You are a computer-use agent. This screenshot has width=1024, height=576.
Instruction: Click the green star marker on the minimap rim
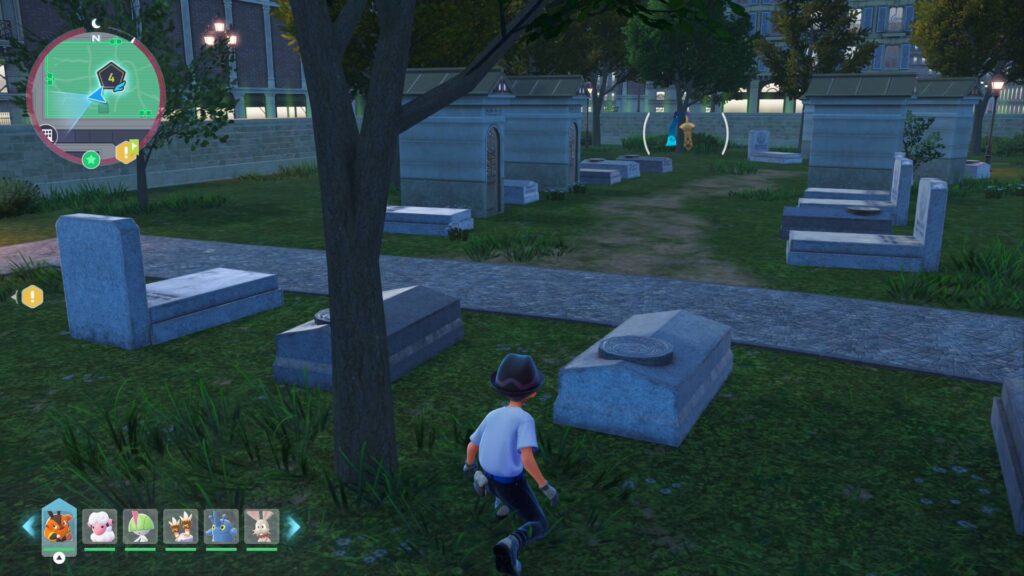coord(91,159)
